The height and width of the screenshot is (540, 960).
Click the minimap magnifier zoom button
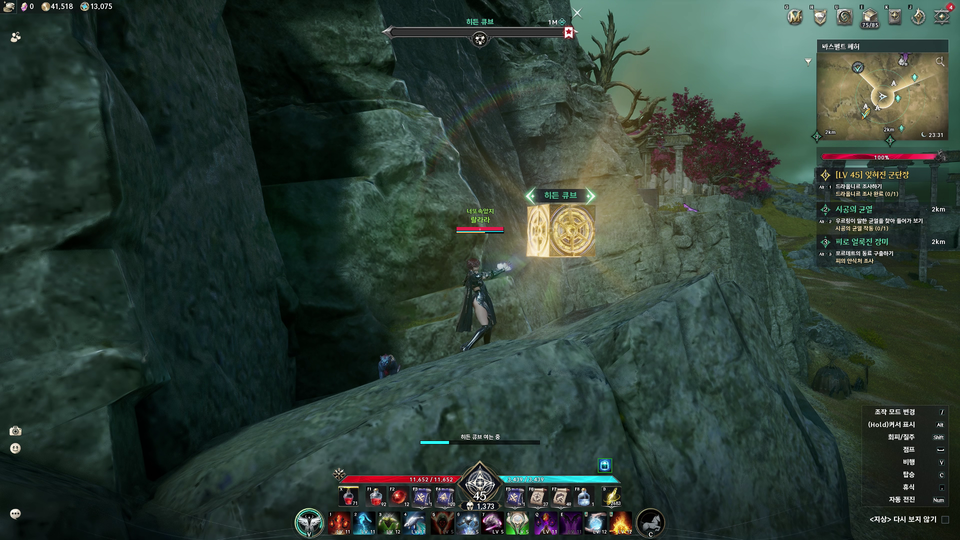(x=939, y=62)
